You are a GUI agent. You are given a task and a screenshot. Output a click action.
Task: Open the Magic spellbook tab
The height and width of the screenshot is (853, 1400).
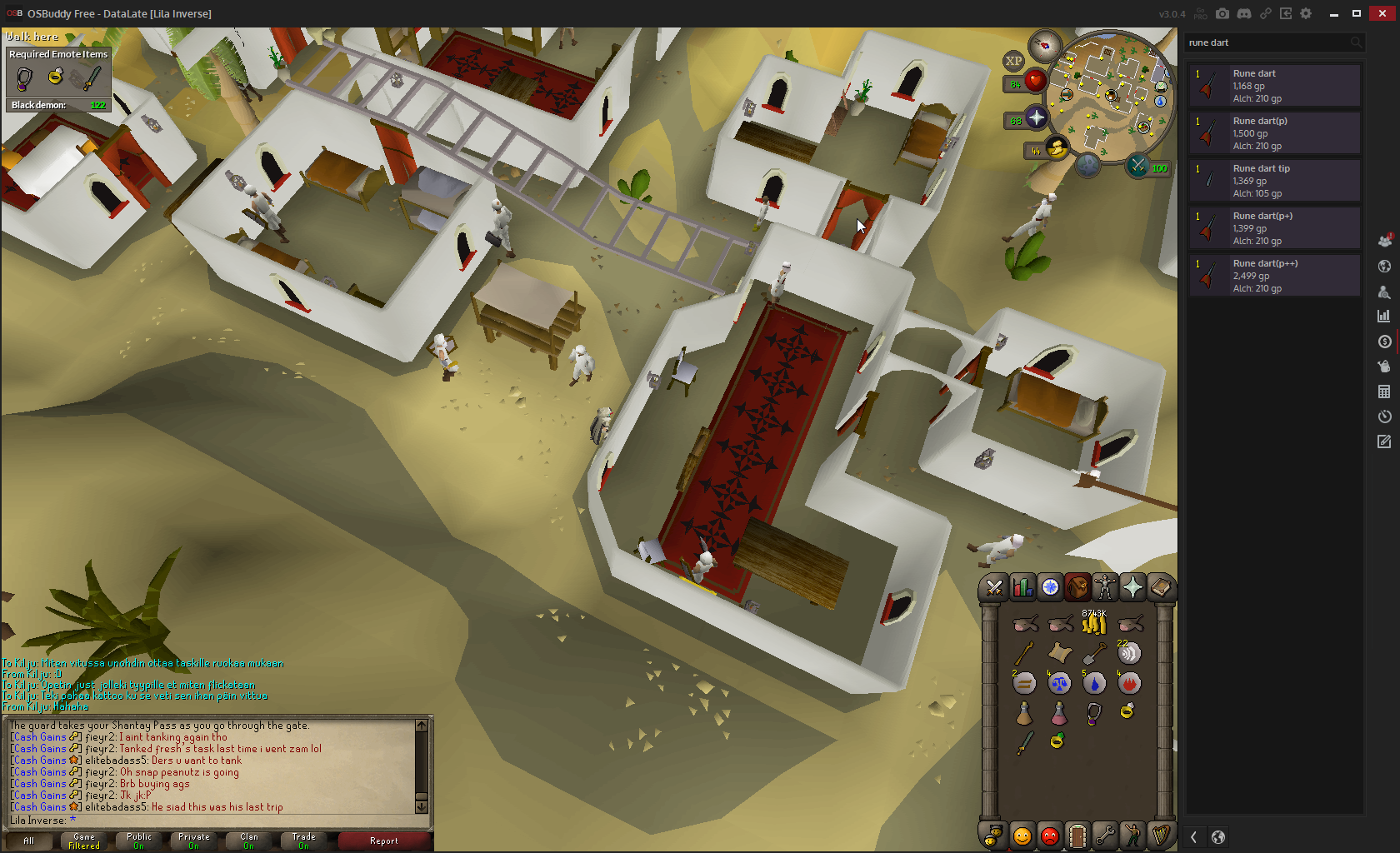click(x=1160, y=588)
